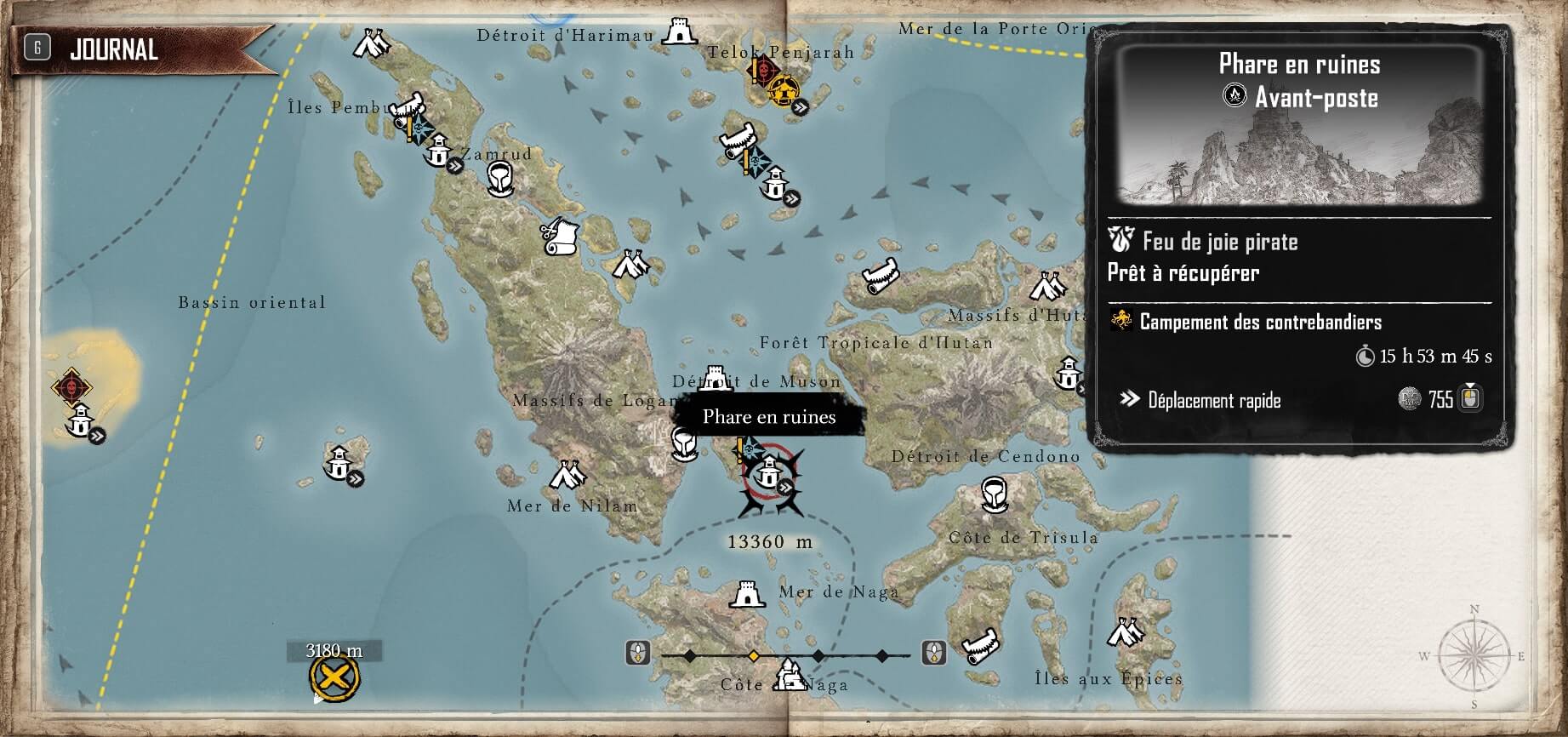This screenshot has height=737, width=1568.
Task: Select the helmet marker near Zamrud
Action: 499,178
